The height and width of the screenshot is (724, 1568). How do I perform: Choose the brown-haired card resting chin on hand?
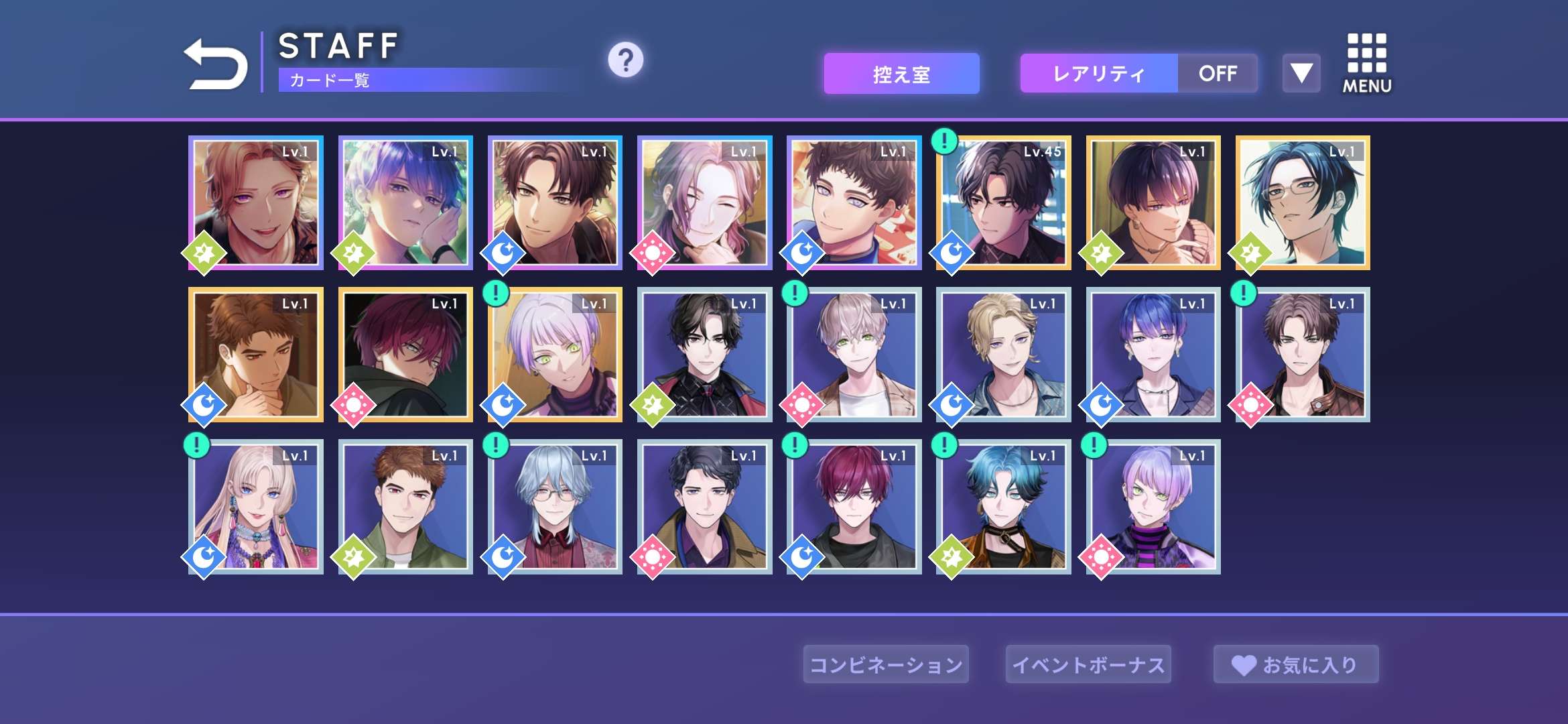256,355
